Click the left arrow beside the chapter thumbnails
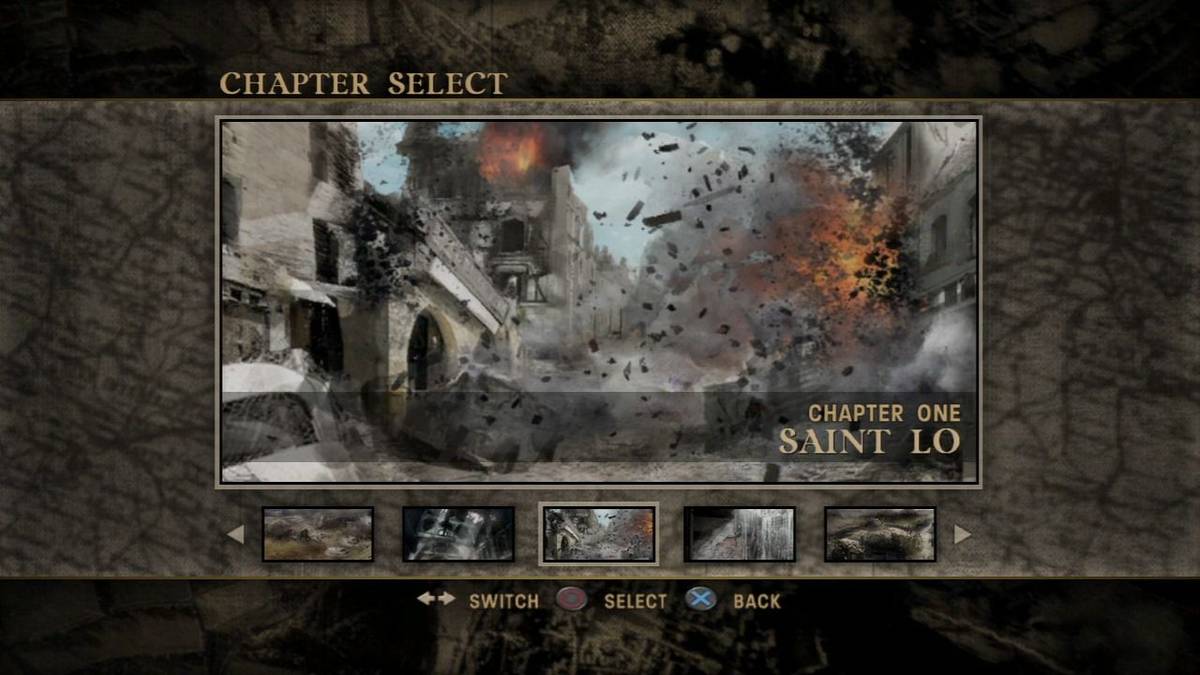 tap(235, 534)
